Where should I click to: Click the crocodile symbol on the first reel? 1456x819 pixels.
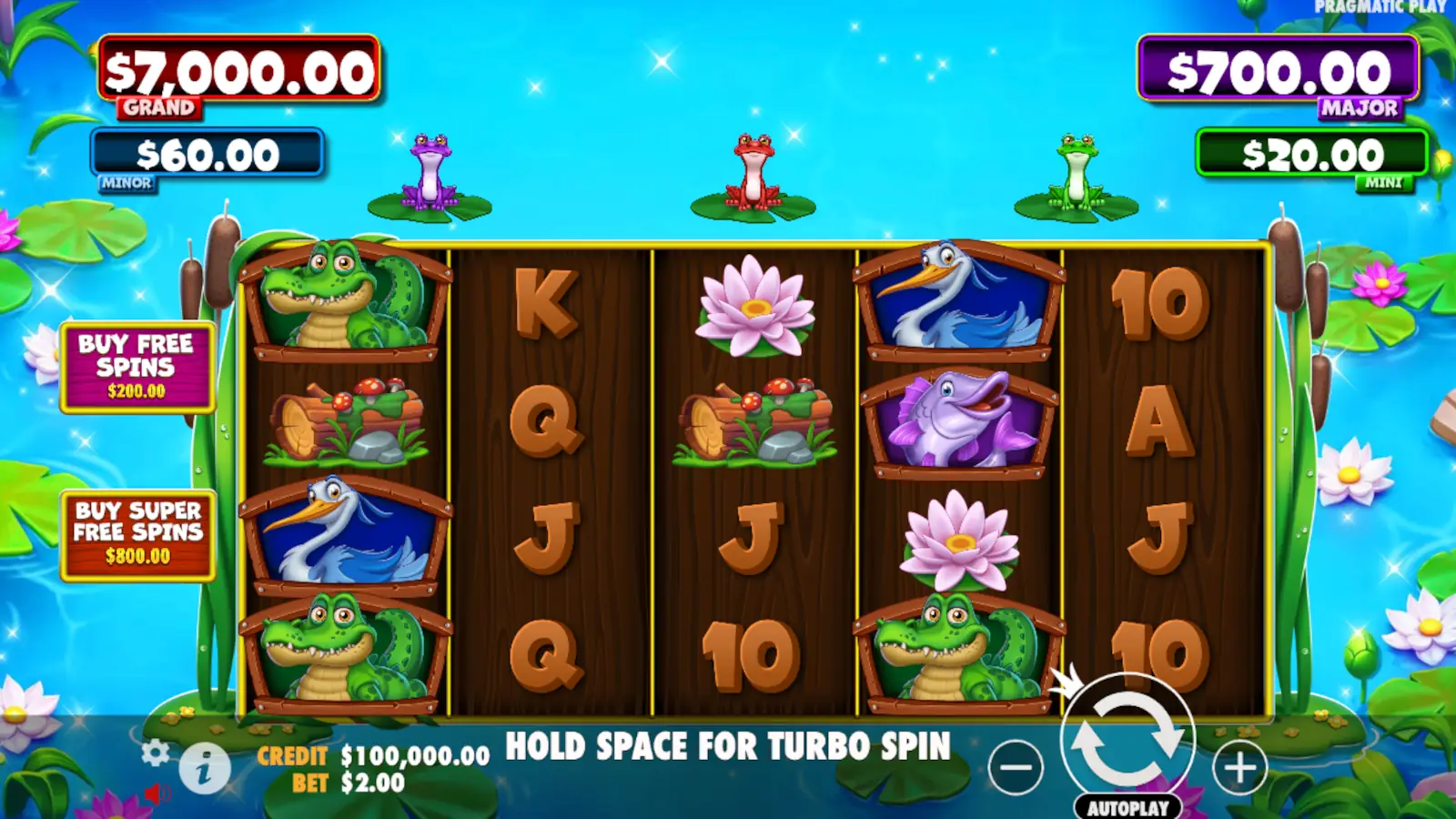point(342,296)
